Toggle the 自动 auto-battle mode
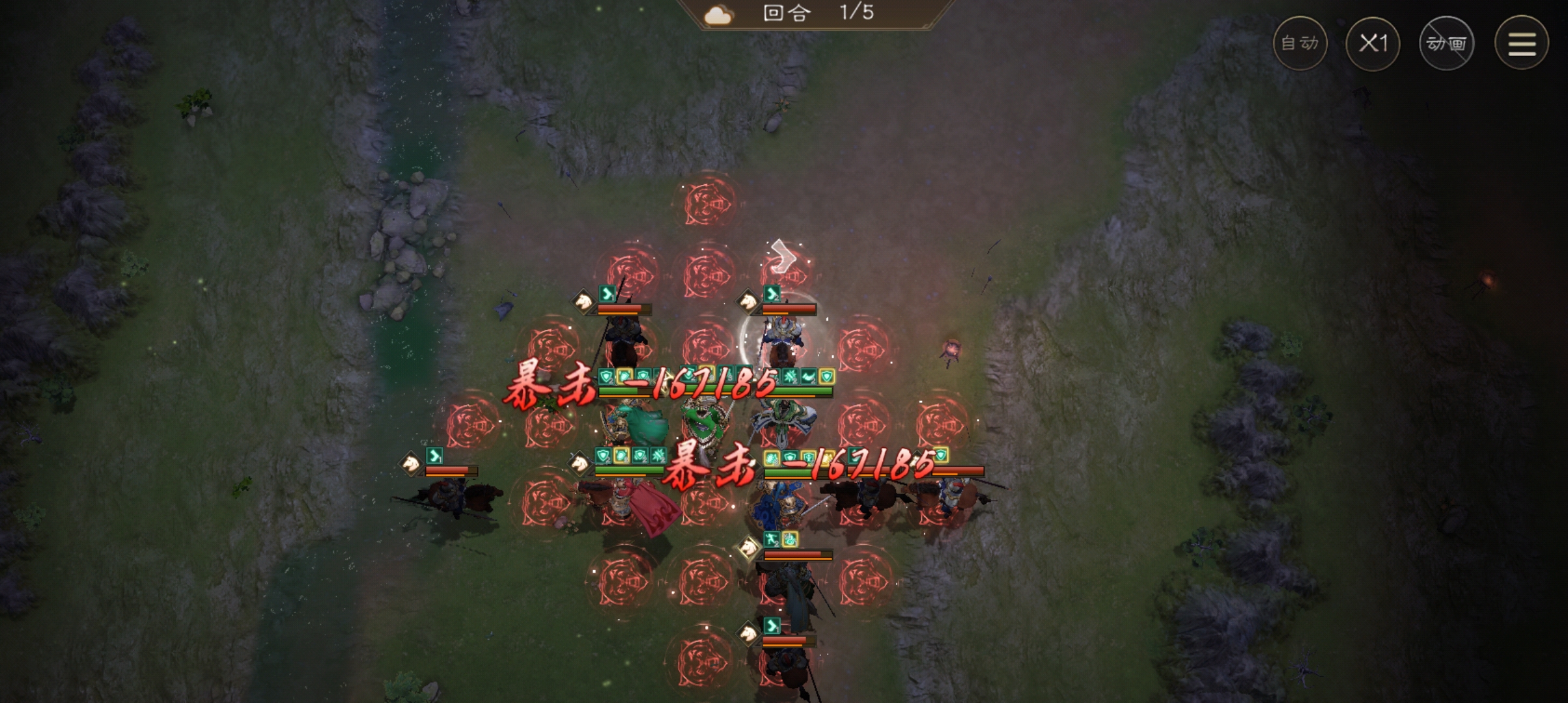Image resolution: width=1568 pixels, height=703 pixels. click(1300, 44)
